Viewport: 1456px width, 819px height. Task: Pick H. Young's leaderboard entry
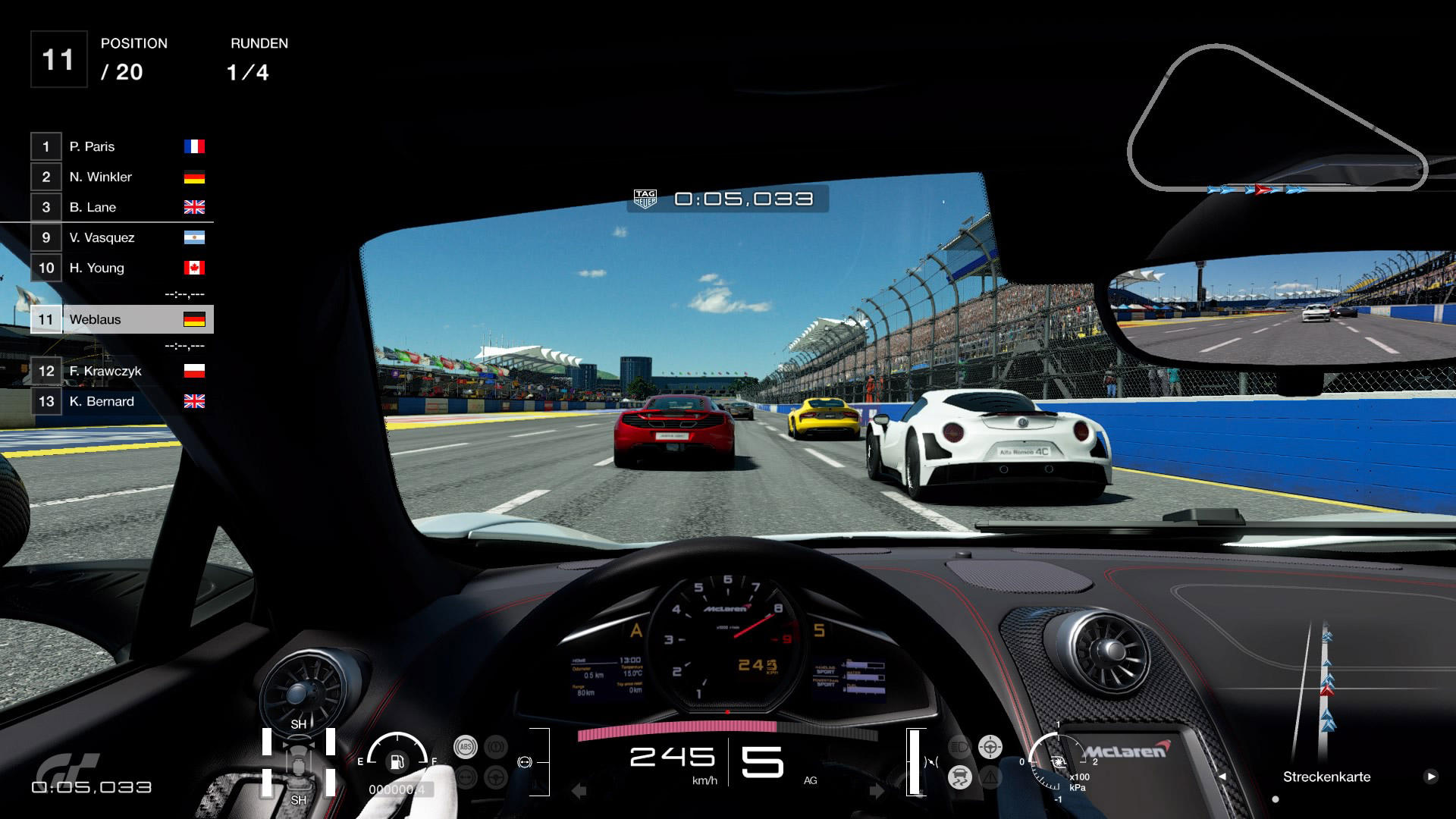click(118, 268)
